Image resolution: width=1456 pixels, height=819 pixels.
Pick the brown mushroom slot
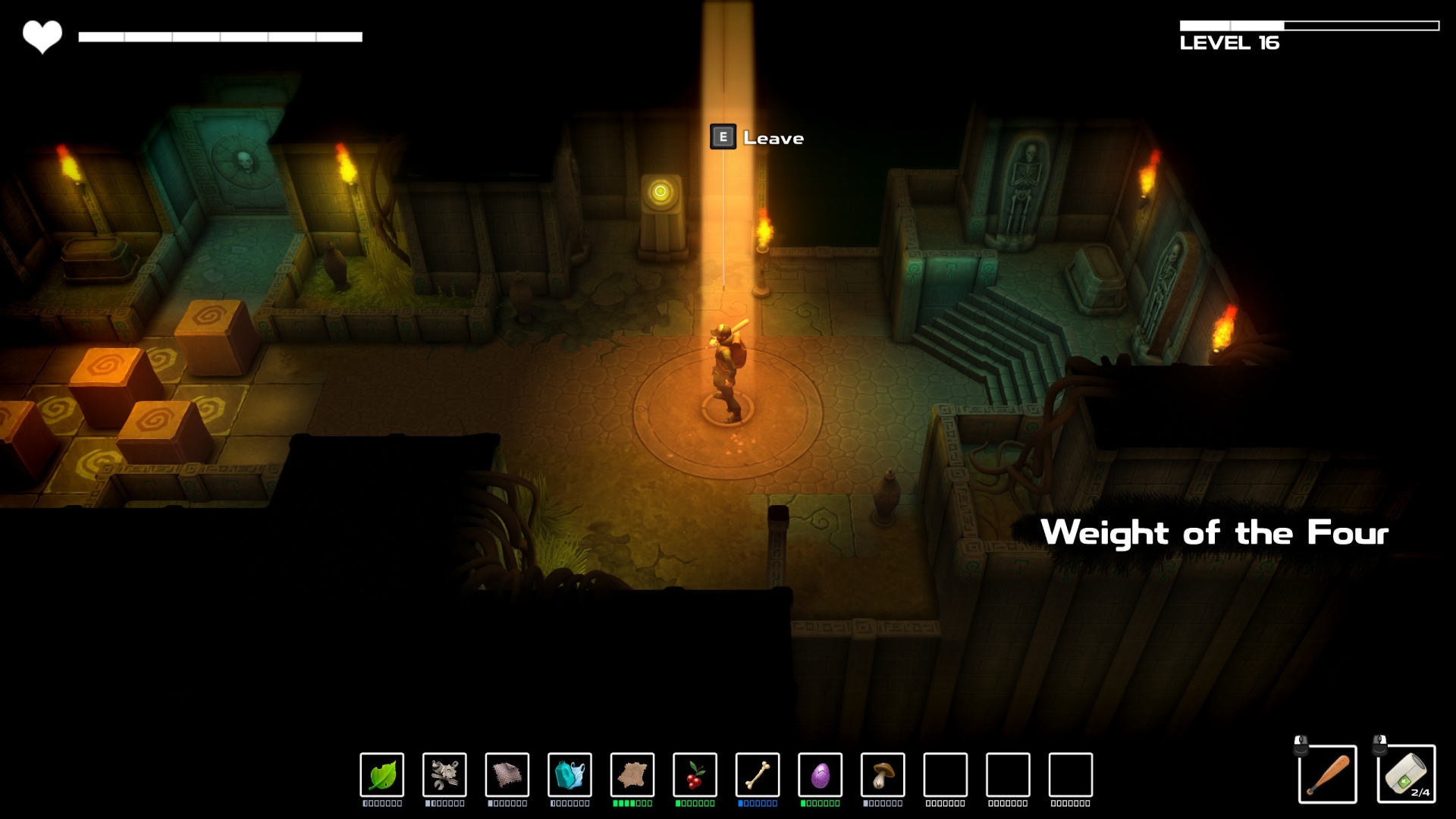click(883, 774)
